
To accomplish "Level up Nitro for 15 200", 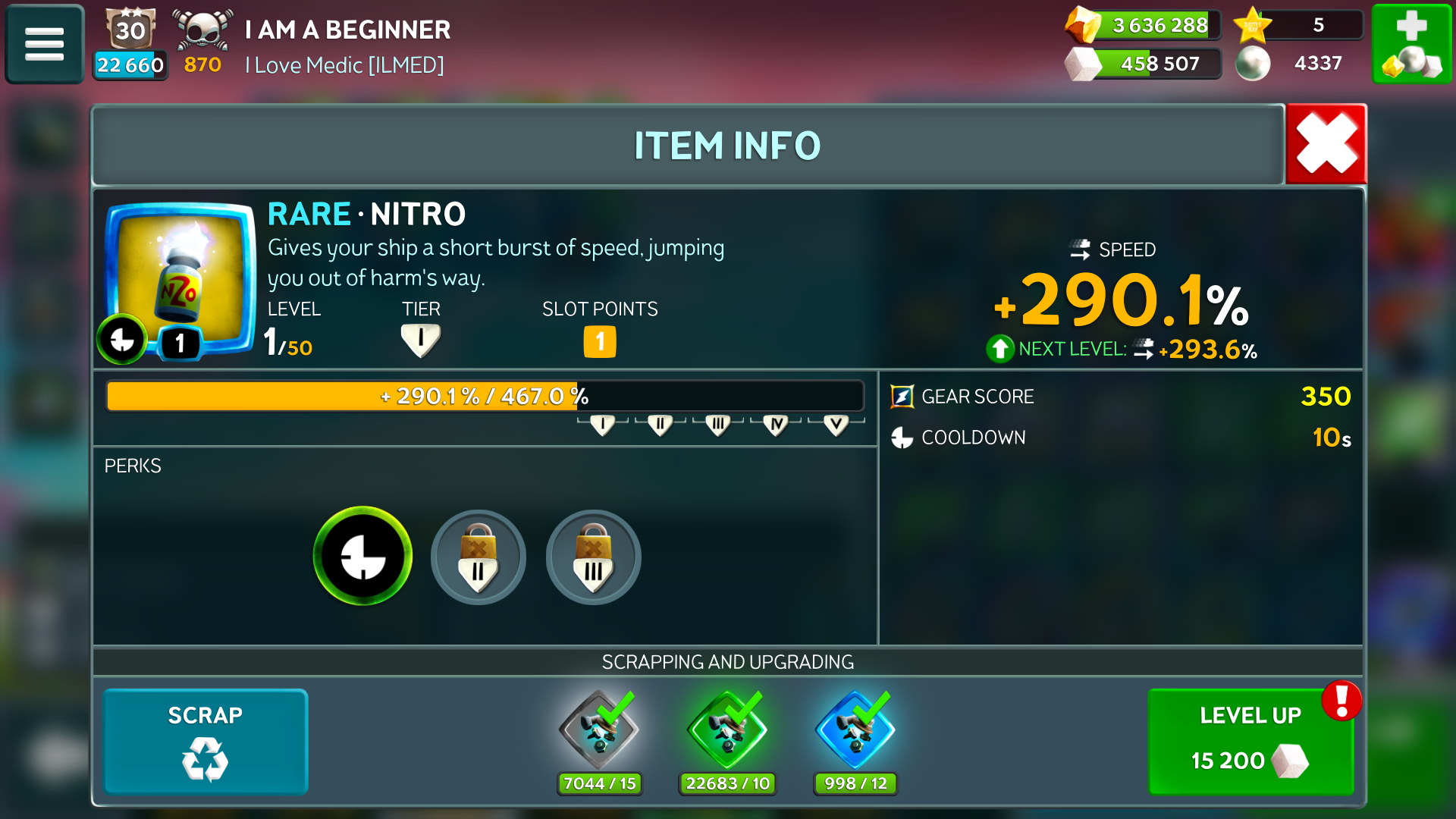I will (1250, 741).
